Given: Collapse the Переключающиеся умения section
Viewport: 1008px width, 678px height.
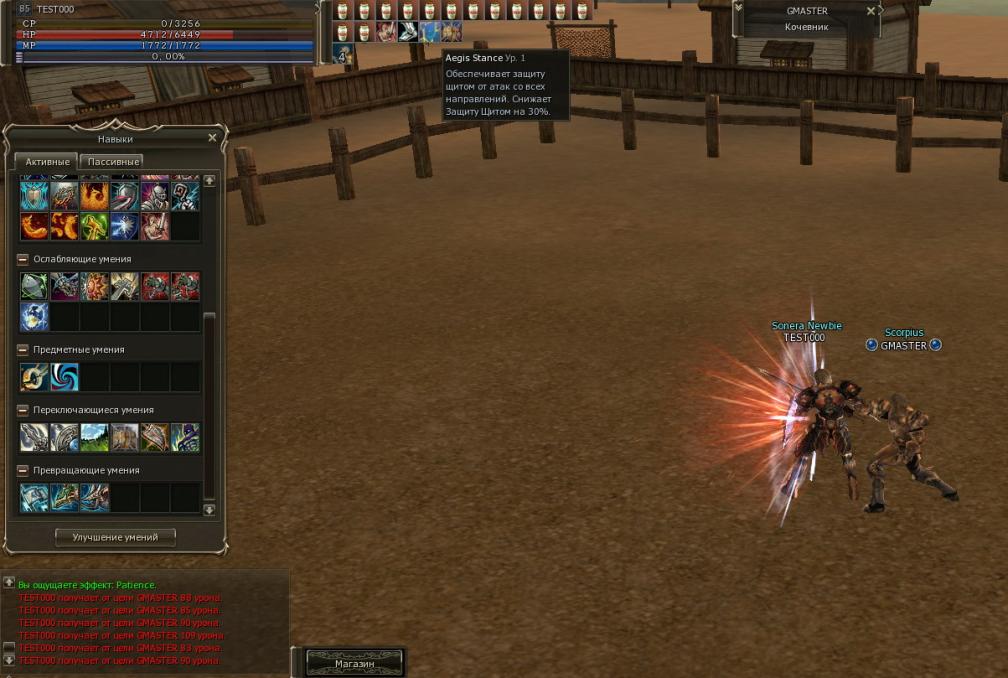Looking at the screenshot, I should click(x=23, y=410).
